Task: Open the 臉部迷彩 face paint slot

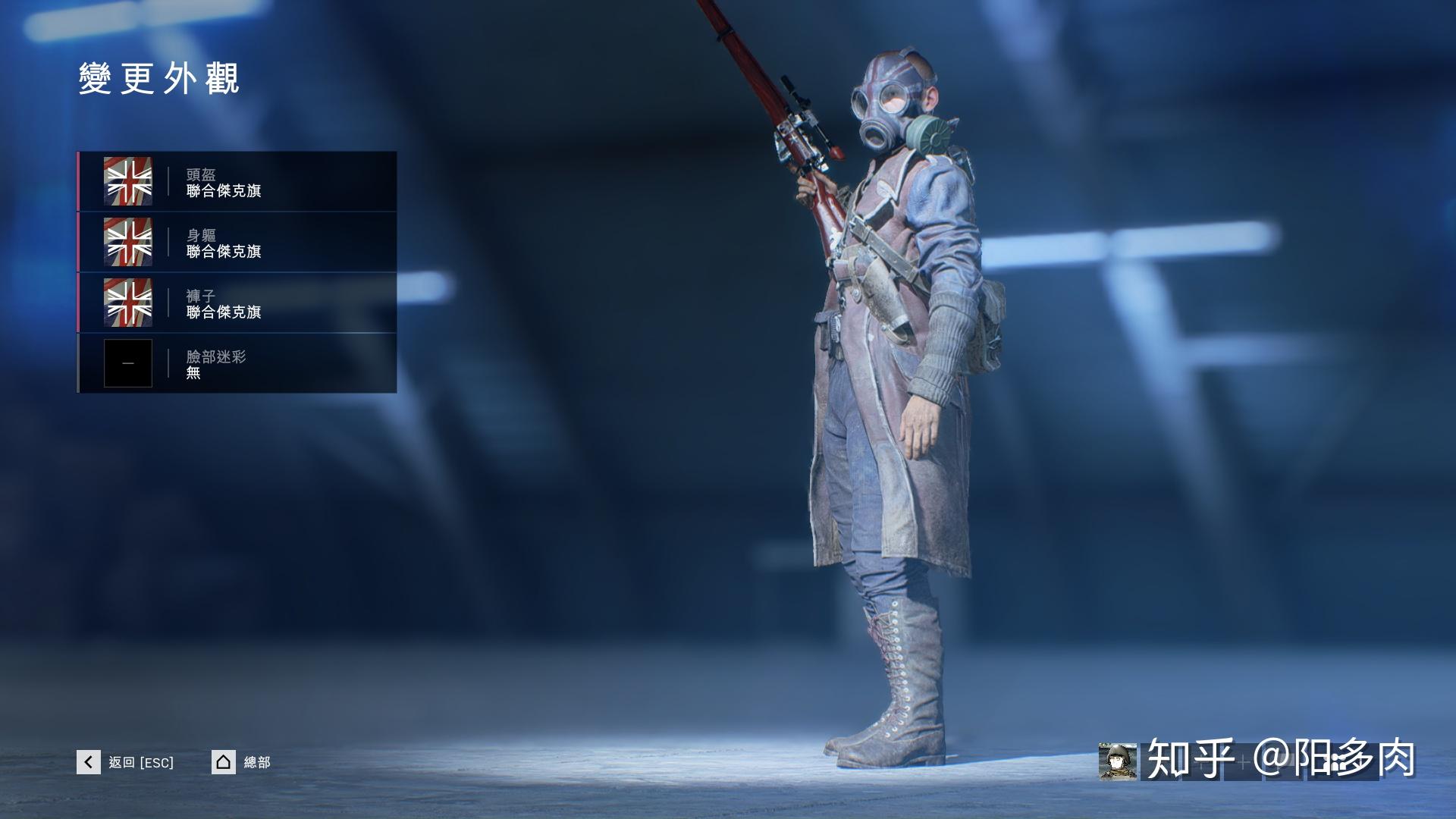Action: click(237, 363)
